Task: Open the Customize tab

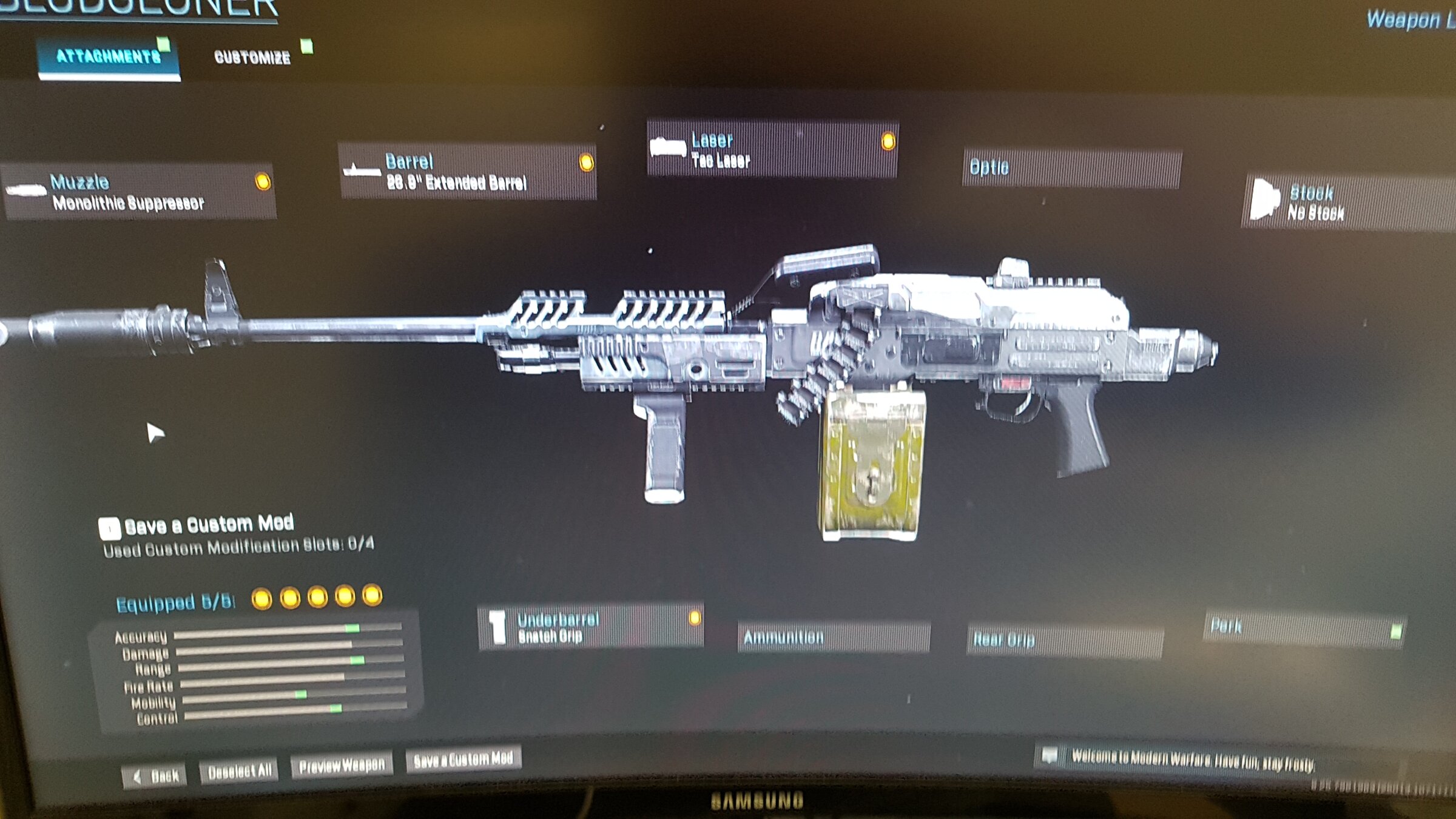Action: tap(252, 58)
